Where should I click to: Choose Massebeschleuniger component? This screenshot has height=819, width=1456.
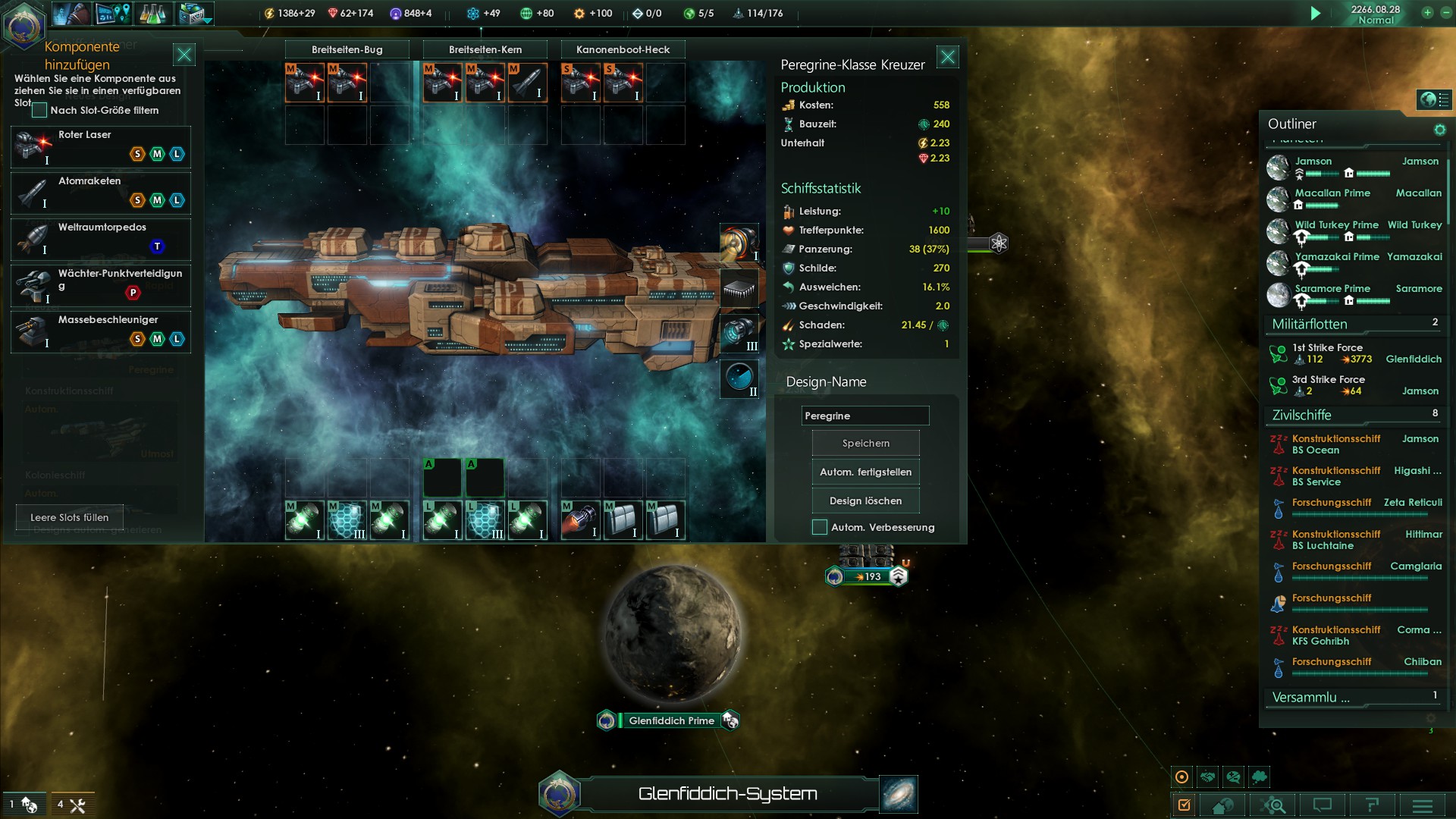(x=101, y=331)
